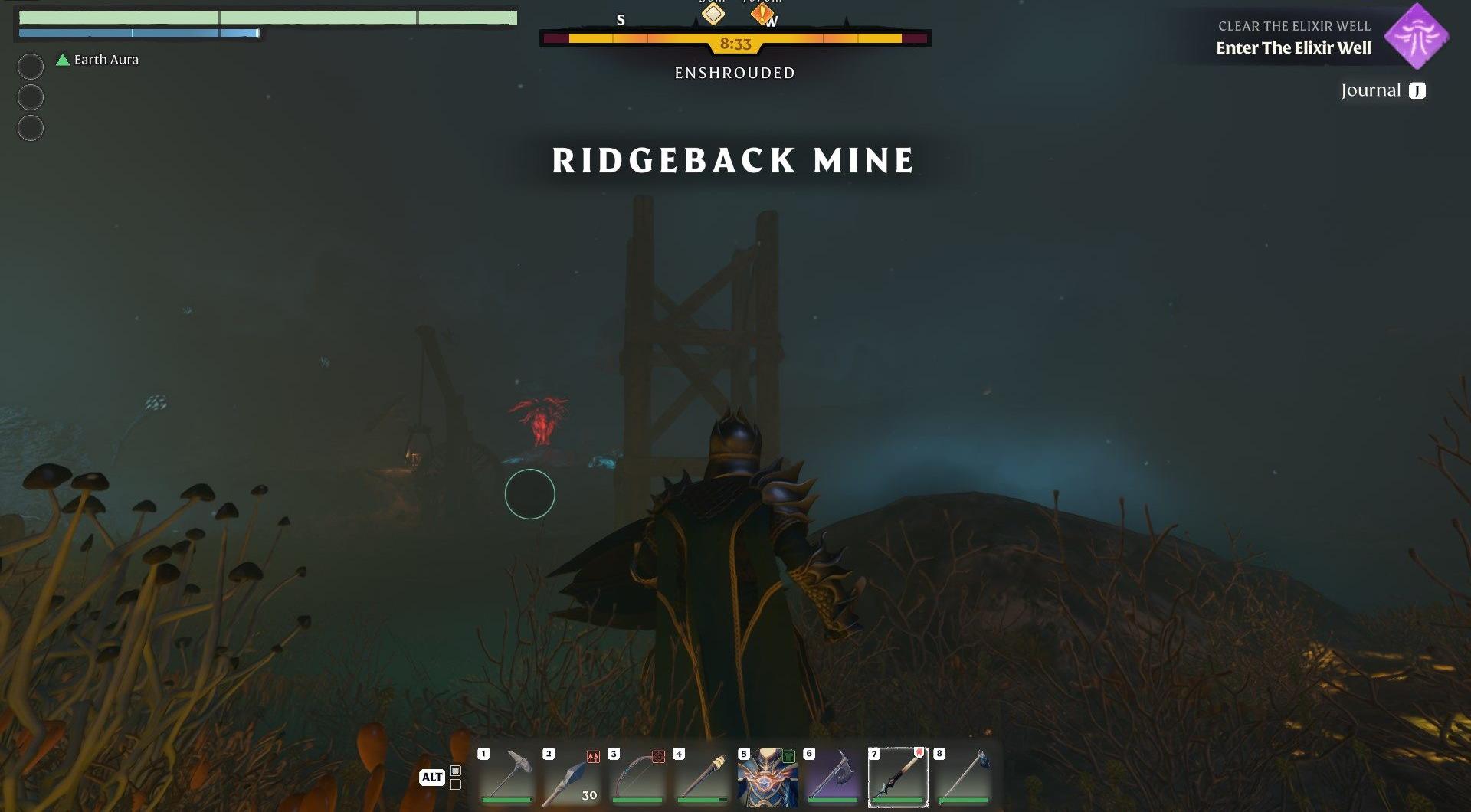
Task: Click the Earth Aura buff indicator
Action: point(98,60)
